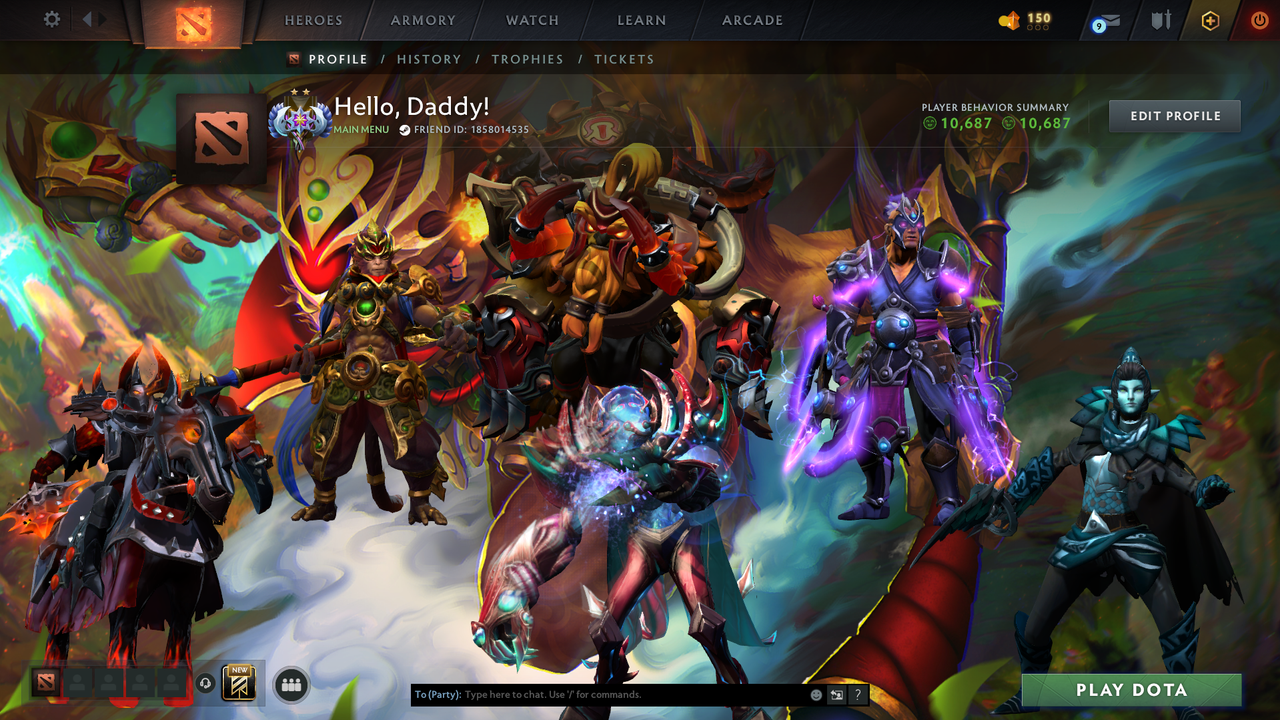
Task: Open the friends party group icon
Action: (x=290, y=683)
